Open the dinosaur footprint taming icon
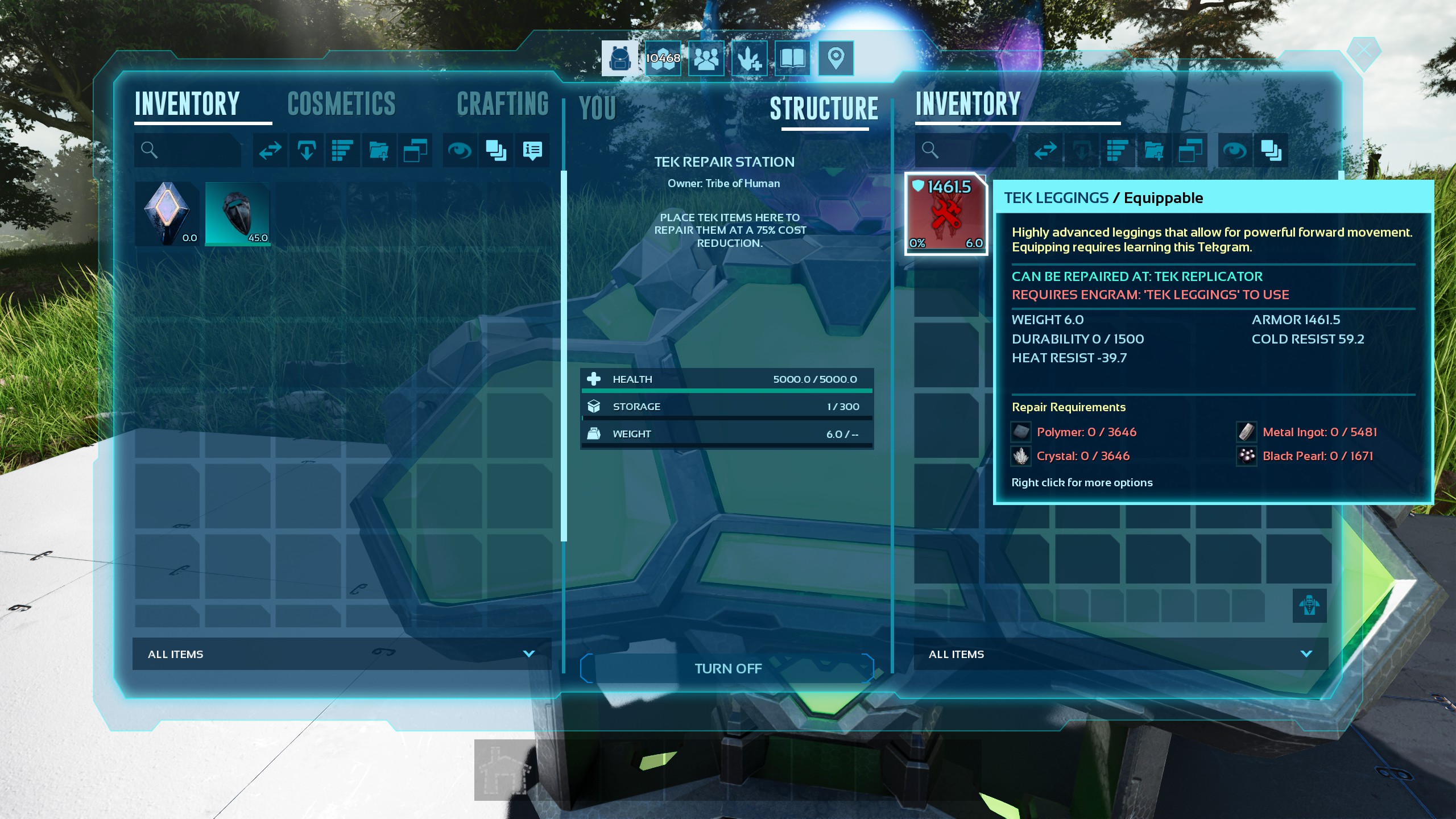This screenshot has height=819, width=1456. pos(749,58)
